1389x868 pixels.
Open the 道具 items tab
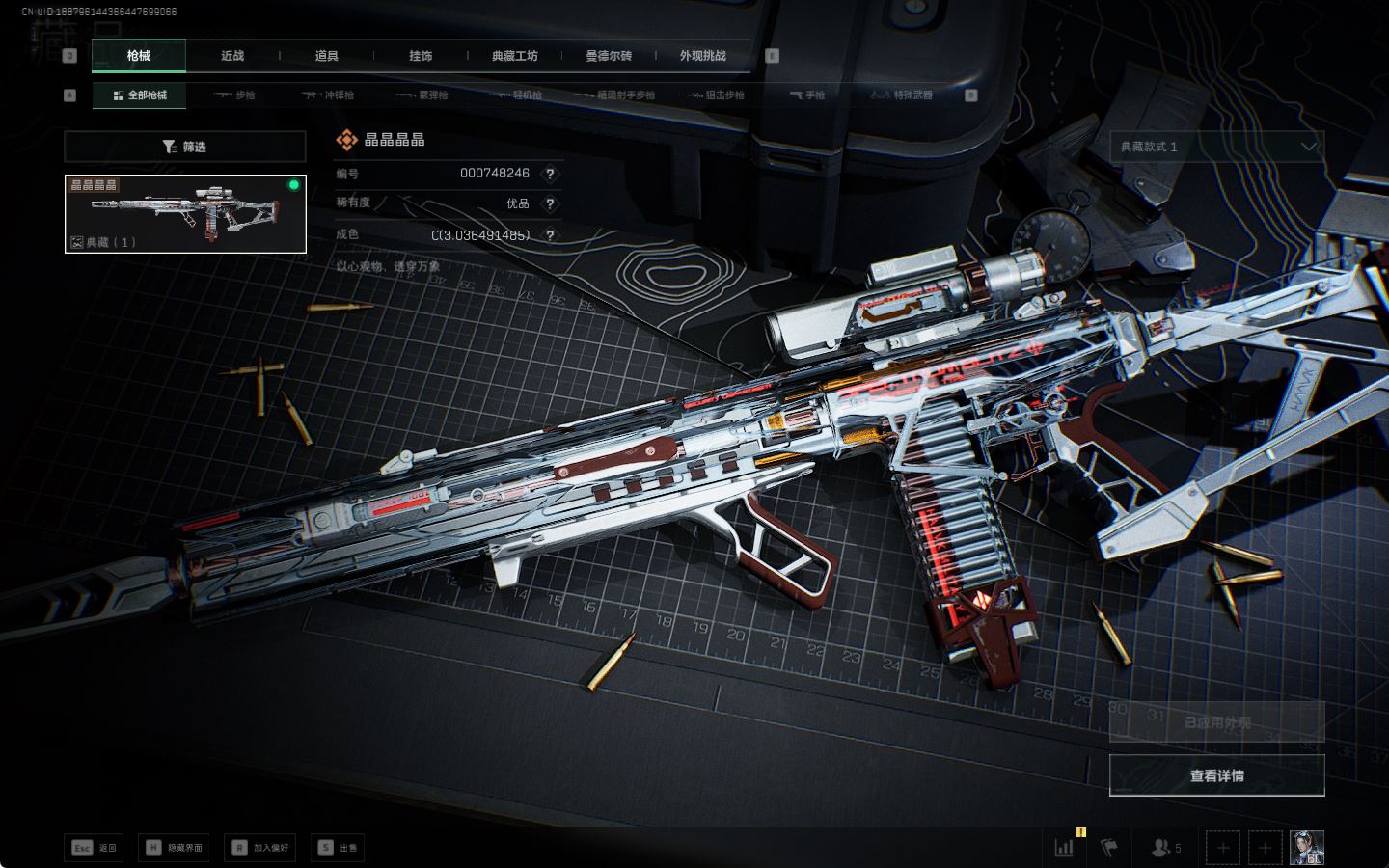coord(327,56)
